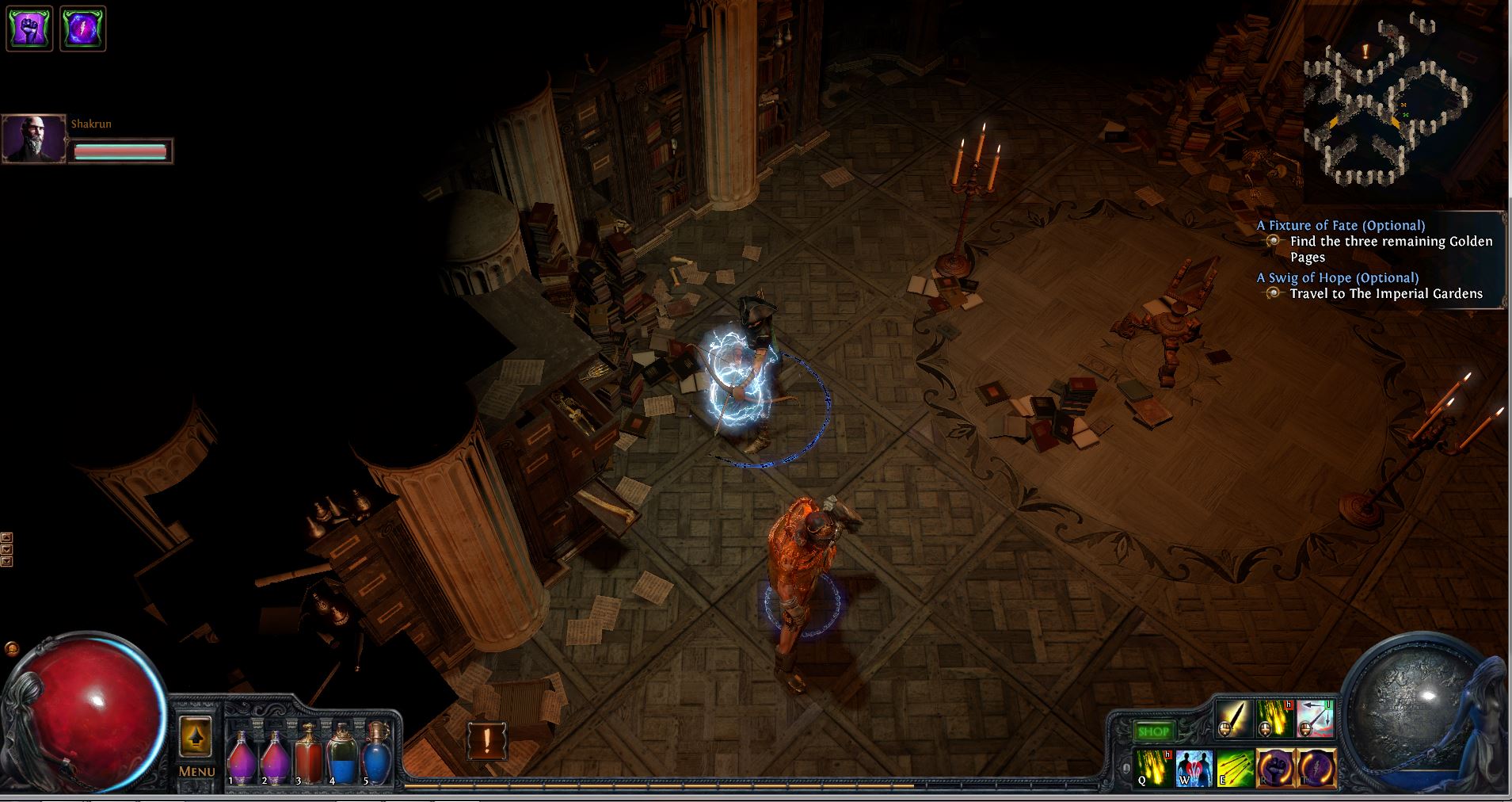Use the purple flask in slot 2

[x=275, y=759]
